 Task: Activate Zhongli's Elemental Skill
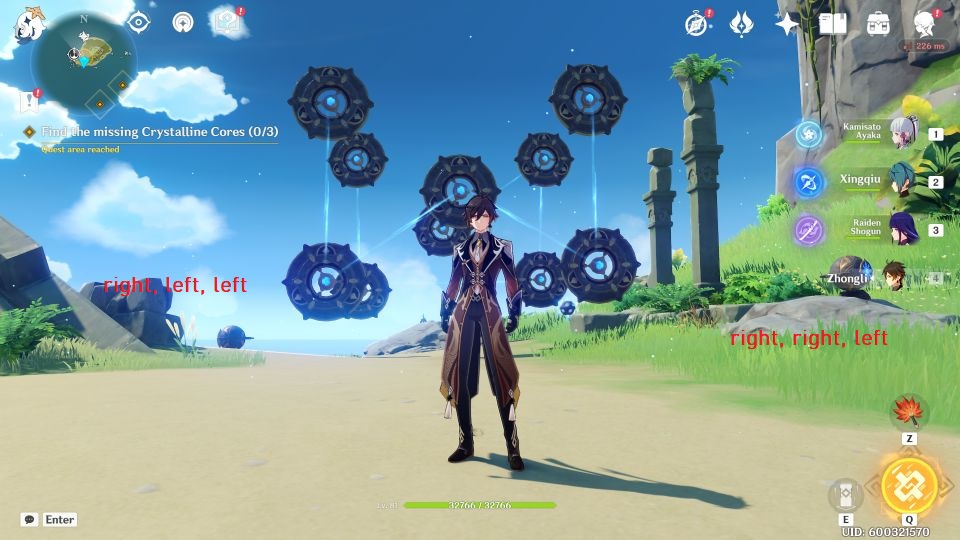pos(846,495)
